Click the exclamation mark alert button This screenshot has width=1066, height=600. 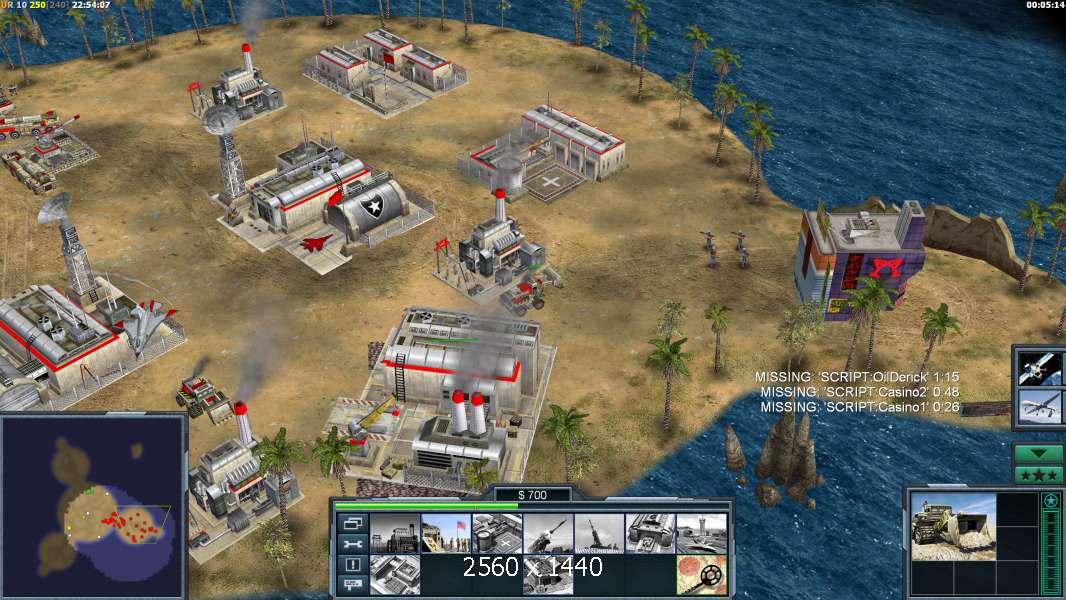(352, 565)
